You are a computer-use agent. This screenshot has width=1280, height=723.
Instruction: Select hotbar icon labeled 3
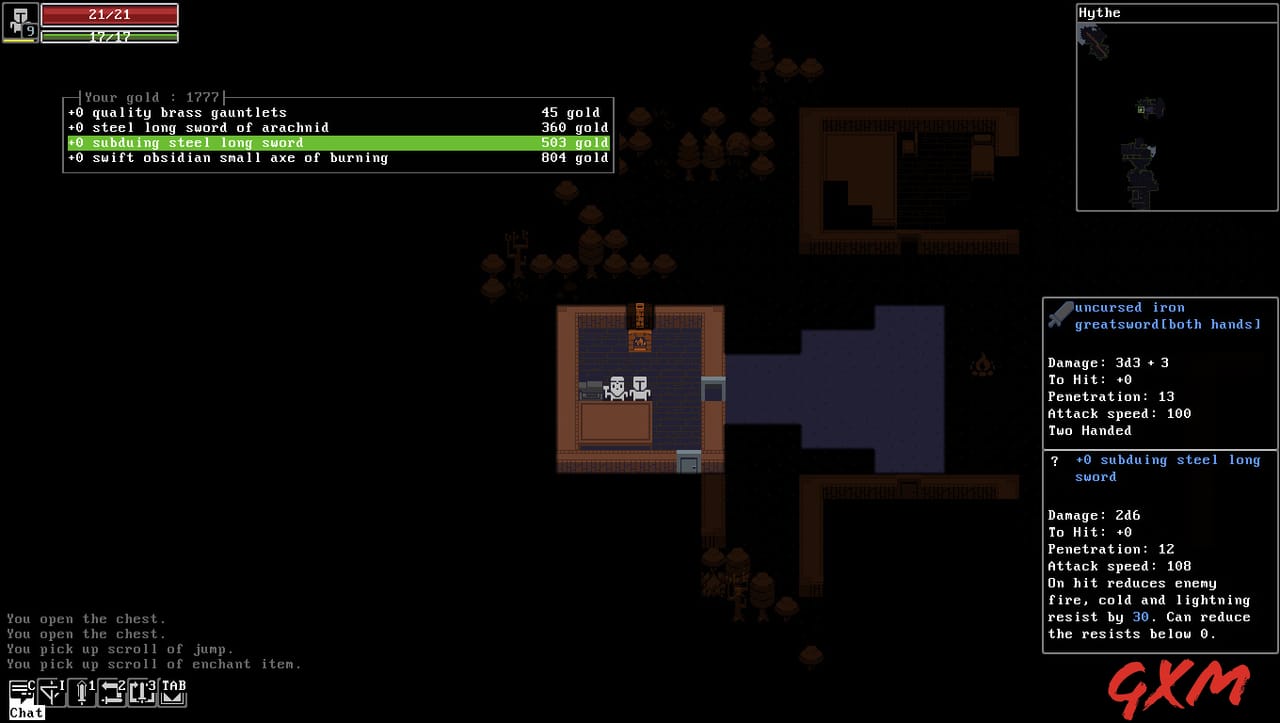142,690
